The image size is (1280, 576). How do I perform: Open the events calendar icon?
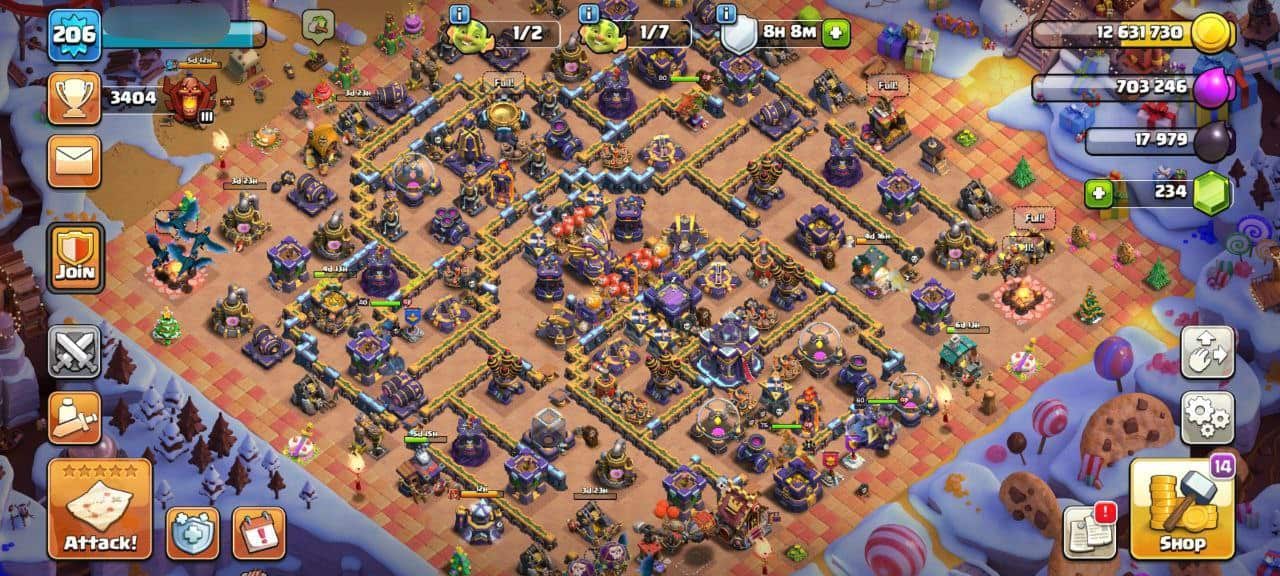point(258,533)
